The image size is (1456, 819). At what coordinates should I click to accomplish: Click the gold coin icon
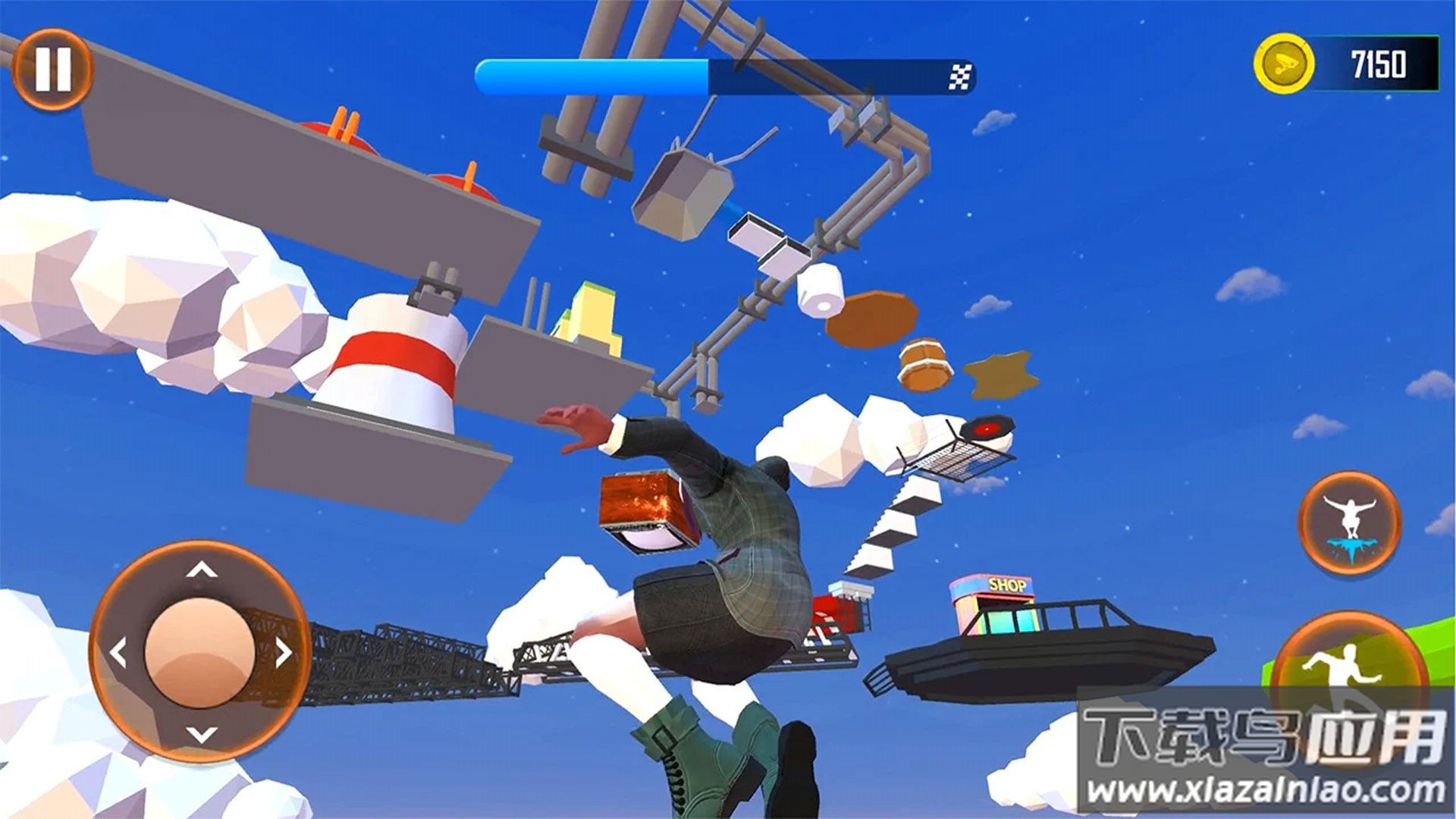click(x=1283, y=64)
